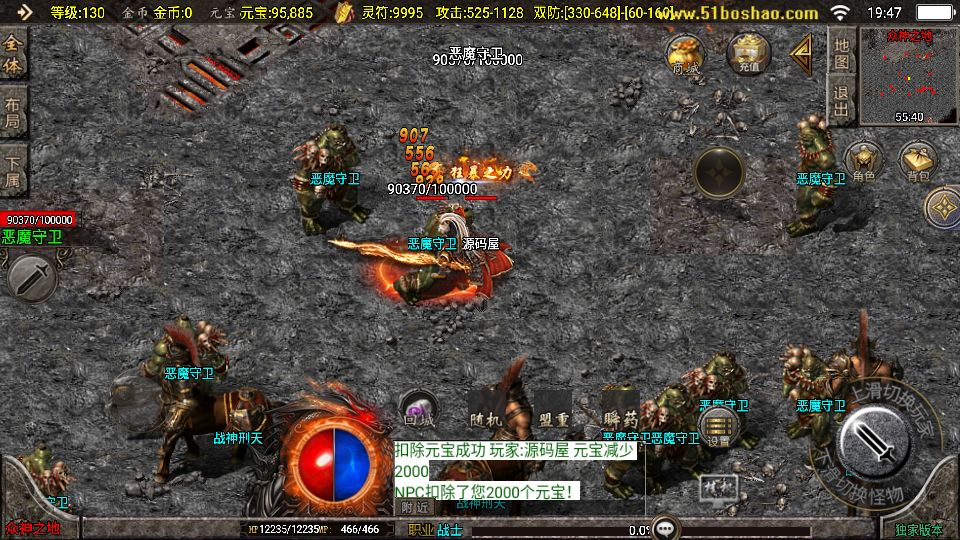Open the 地图 map button

pyautogui.click(x=842, y=54)
